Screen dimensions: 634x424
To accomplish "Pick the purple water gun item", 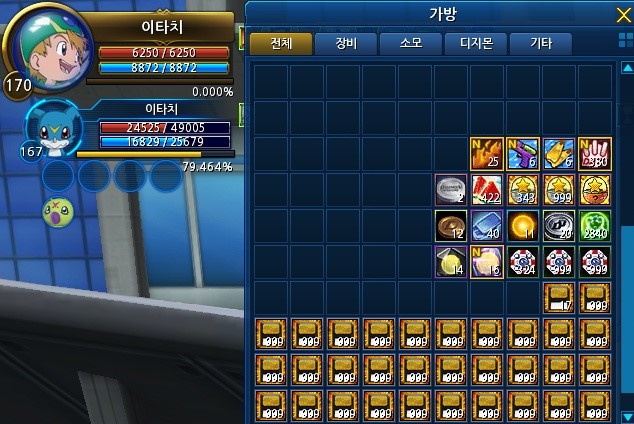I will pyautogui.click(x=522, y=153).
